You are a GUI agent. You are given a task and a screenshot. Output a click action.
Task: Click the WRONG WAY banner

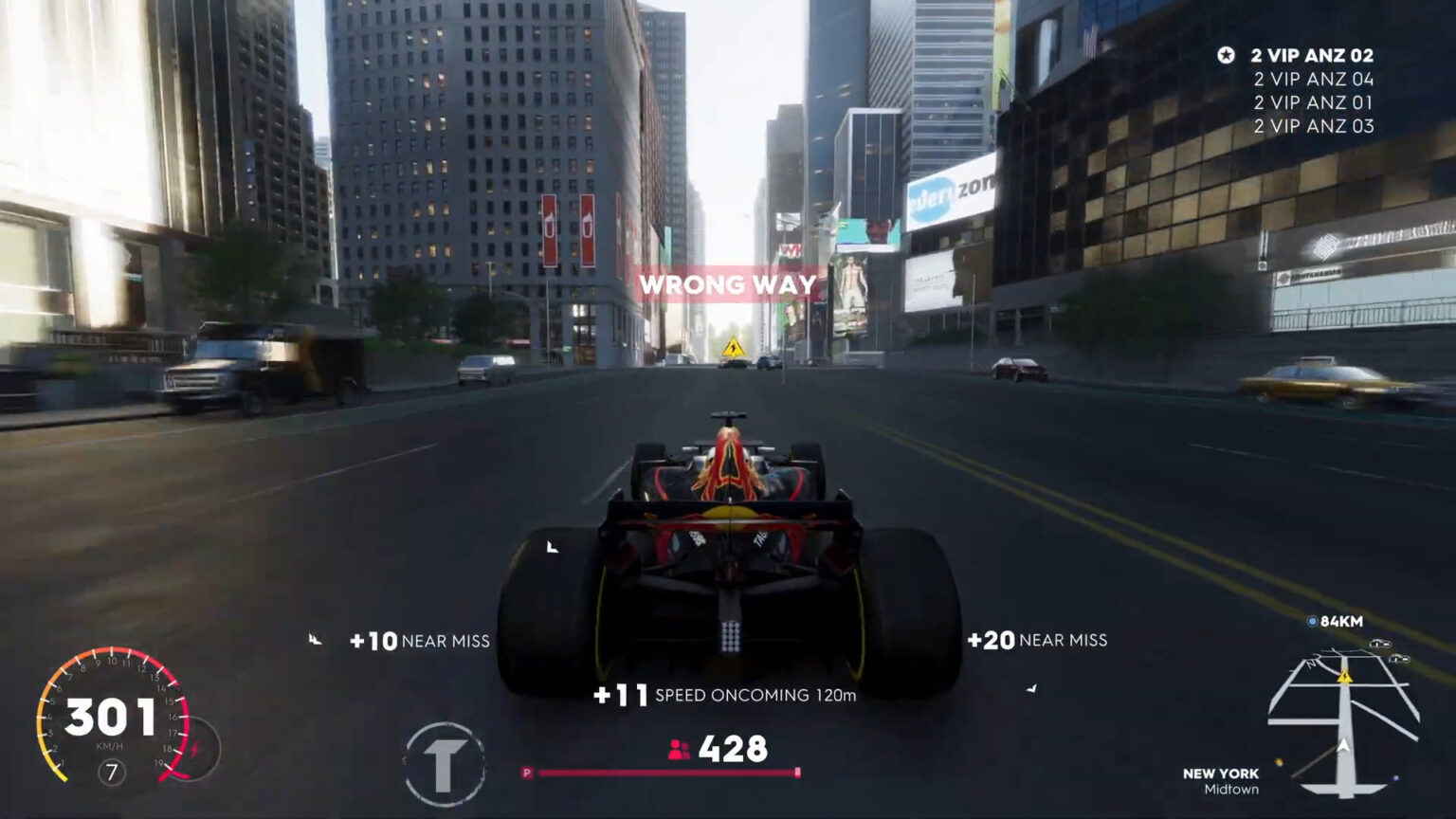728,282
